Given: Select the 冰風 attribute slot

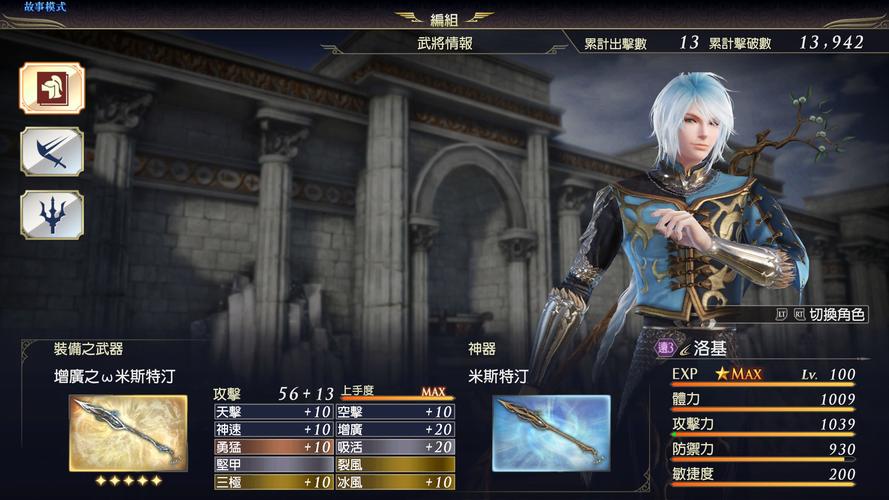Looking at the screenshot, I should (394, 482).
